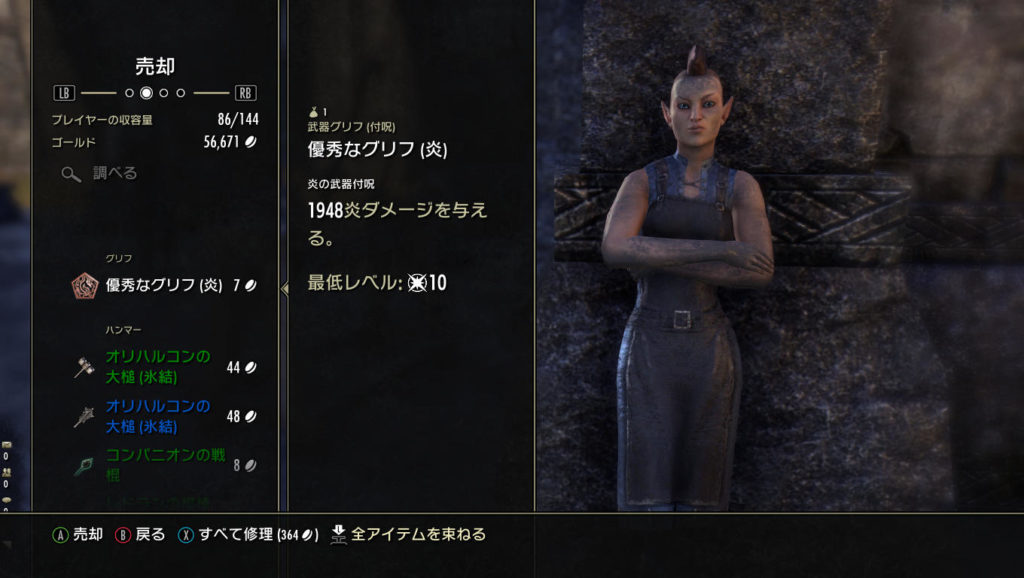
Task: Select the 優秀なグリフ (炎) glyph row
Action: [163, 285]
